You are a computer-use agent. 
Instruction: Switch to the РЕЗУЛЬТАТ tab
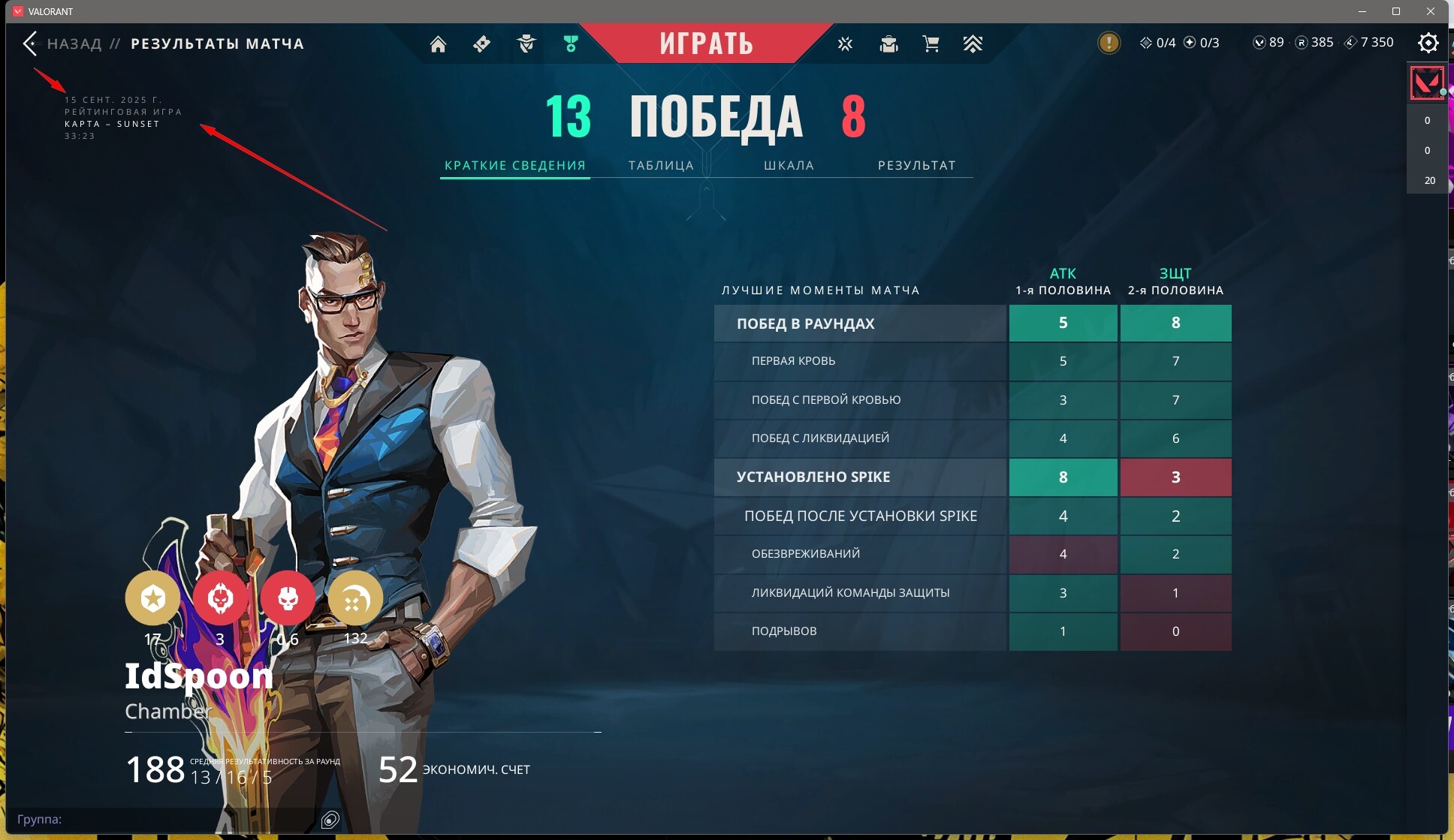916,165
